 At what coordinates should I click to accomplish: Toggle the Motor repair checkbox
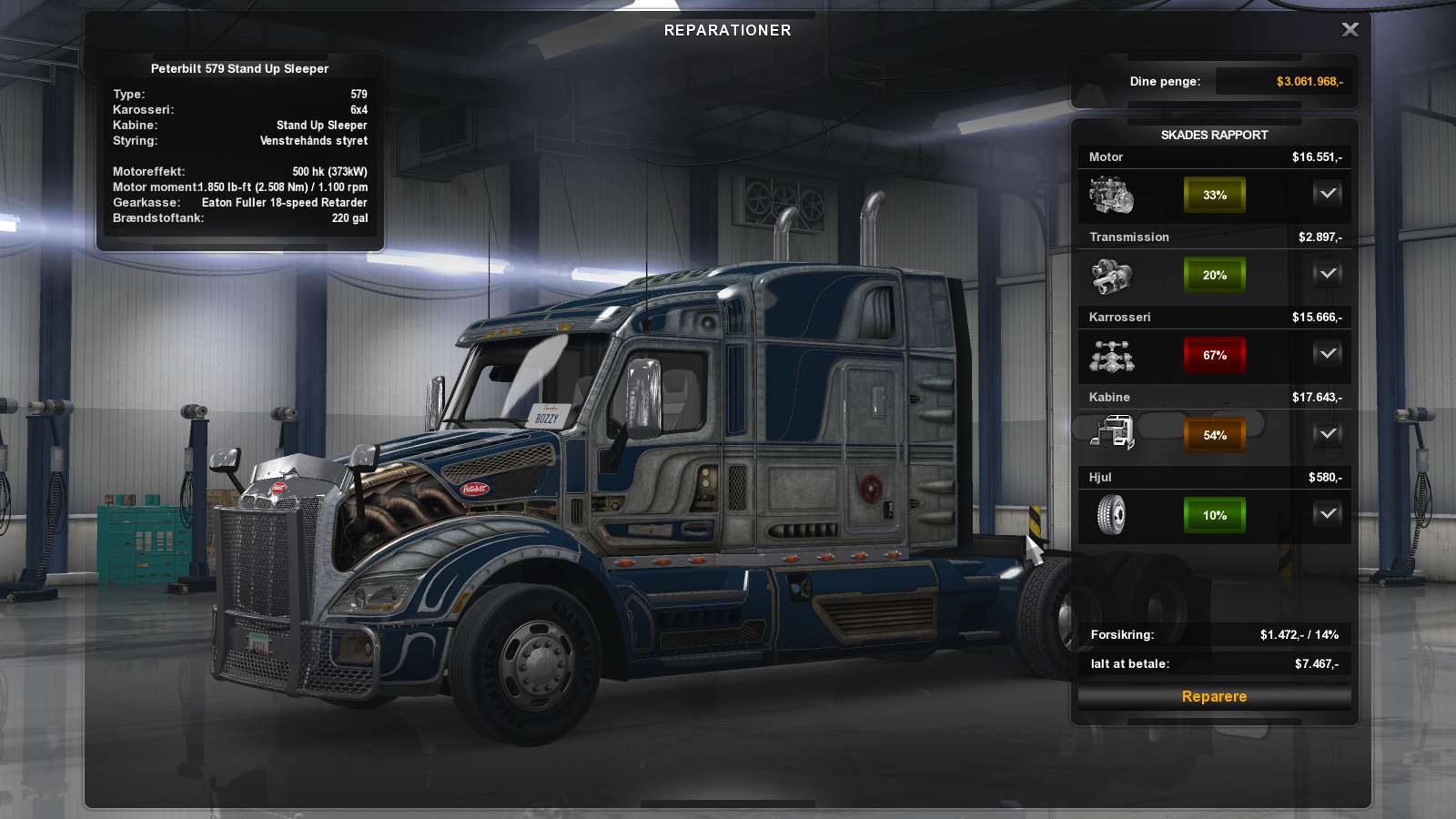coord(1328,194)
